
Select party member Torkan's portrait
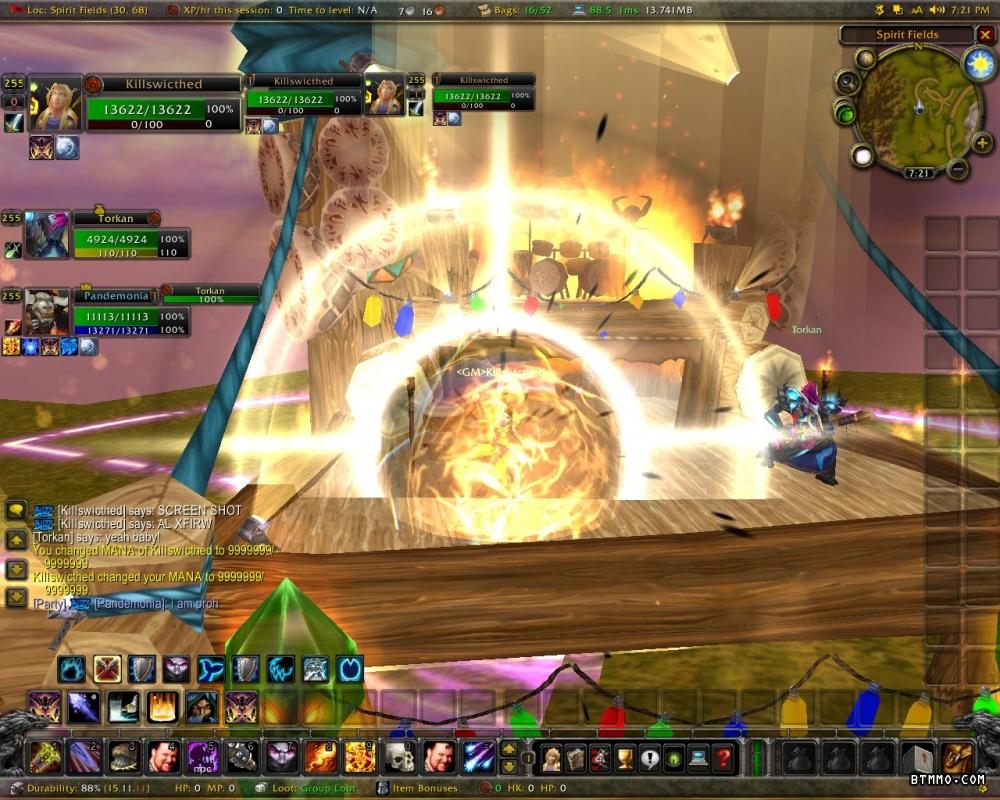coord(47,235)
